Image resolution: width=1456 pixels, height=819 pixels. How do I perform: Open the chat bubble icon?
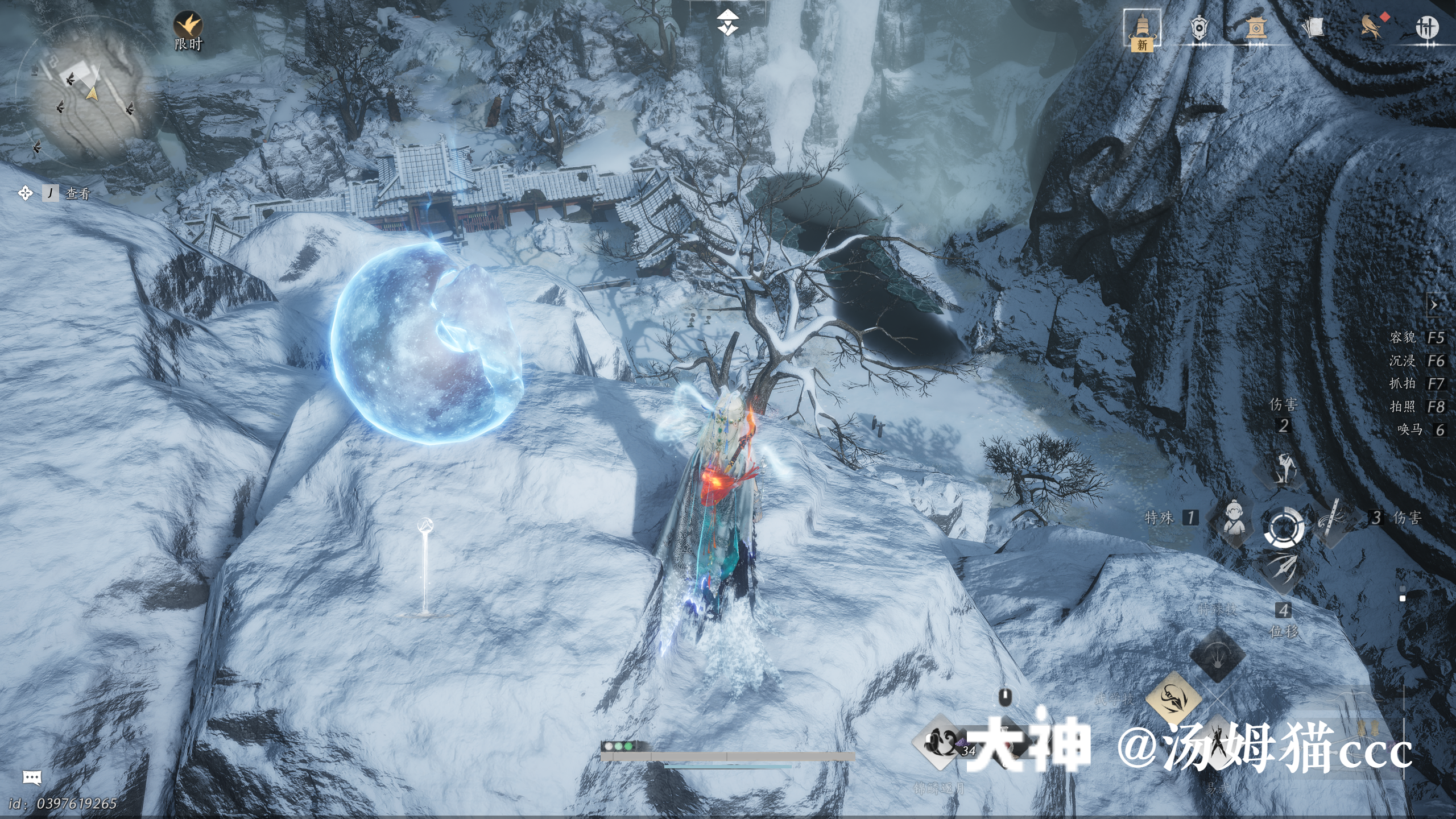32,777
